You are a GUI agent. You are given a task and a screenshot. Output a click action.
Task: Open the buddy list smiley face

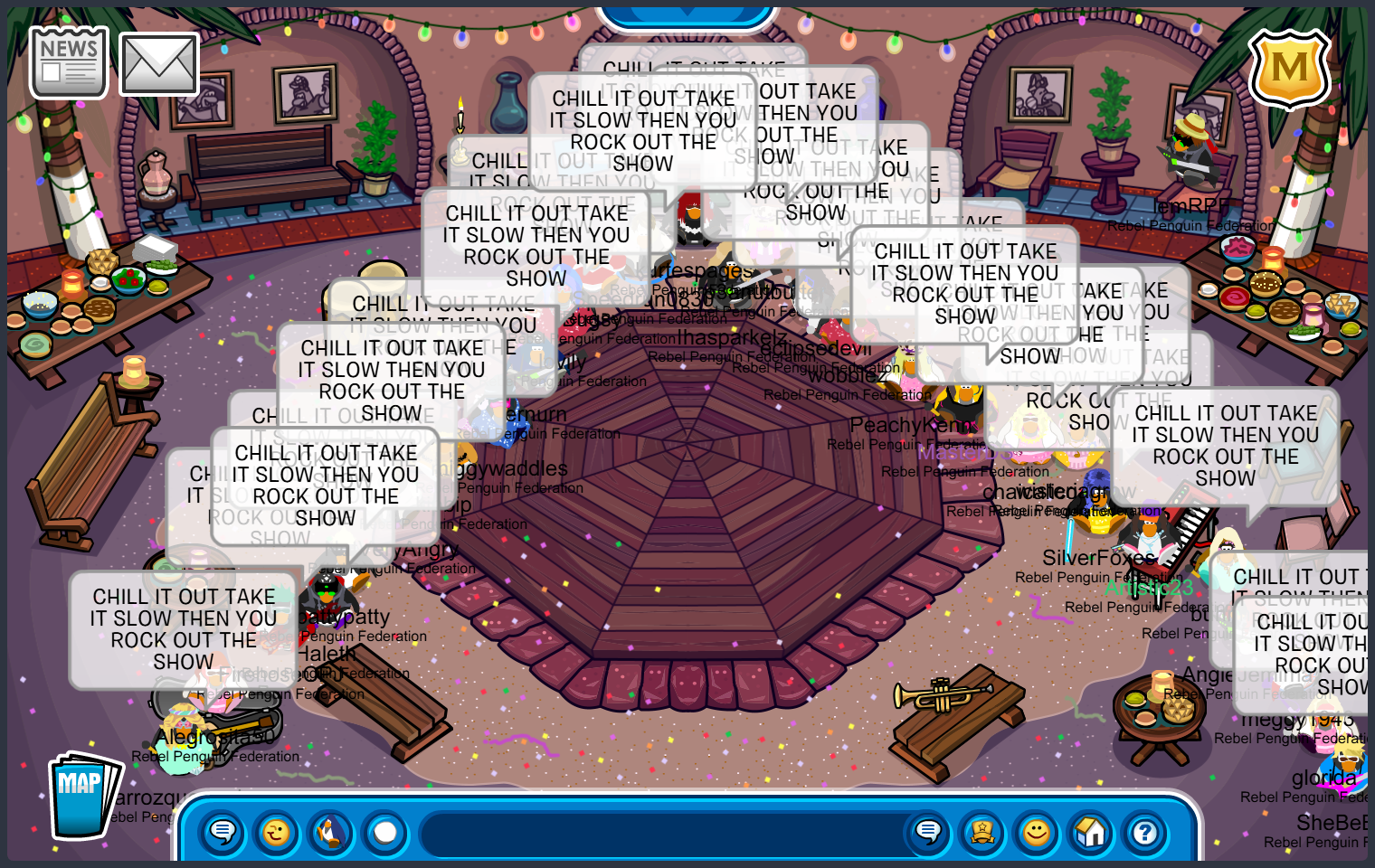coord(1037,832)
